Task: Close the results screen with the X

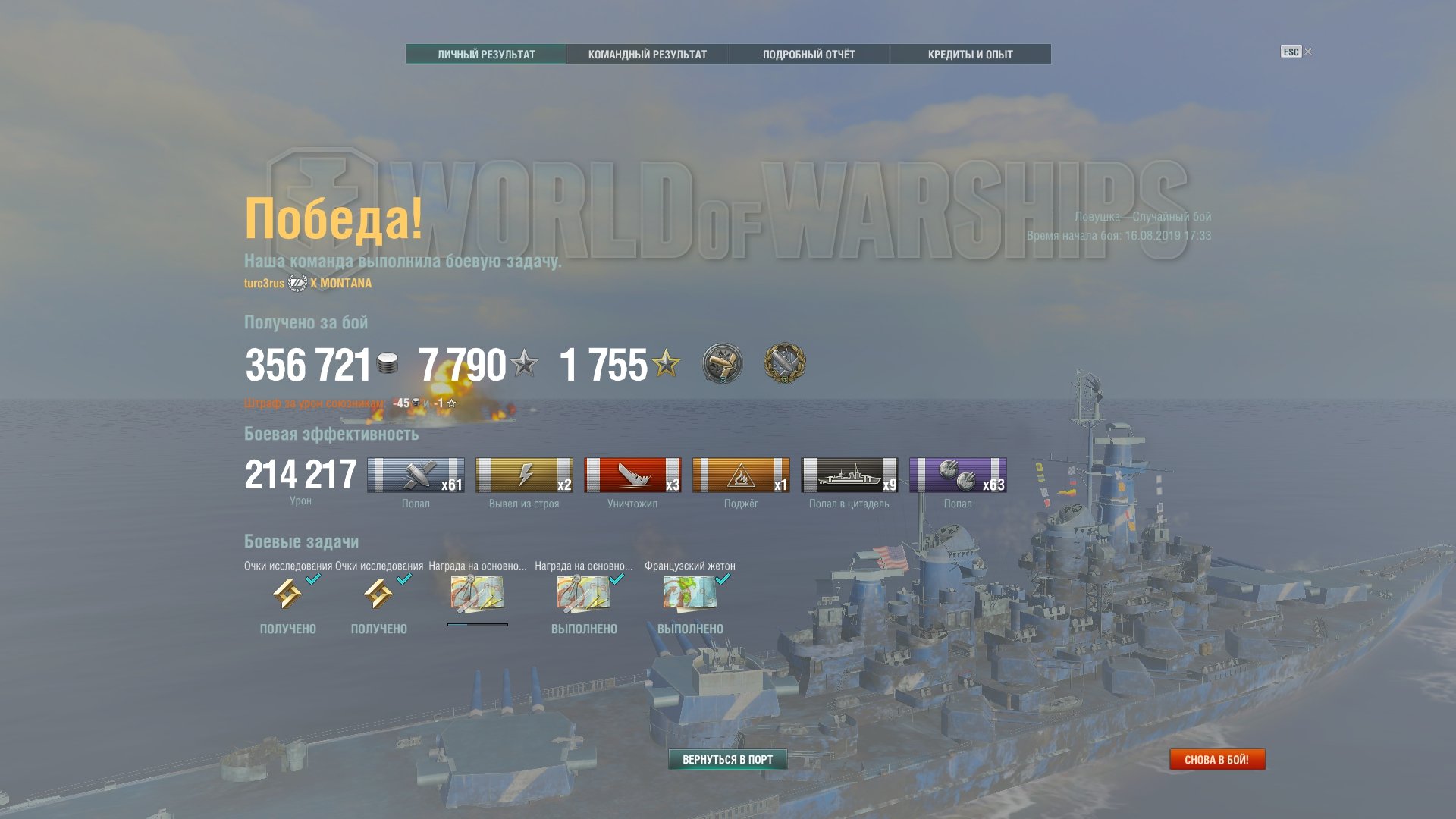Action: click(1308, 52)
